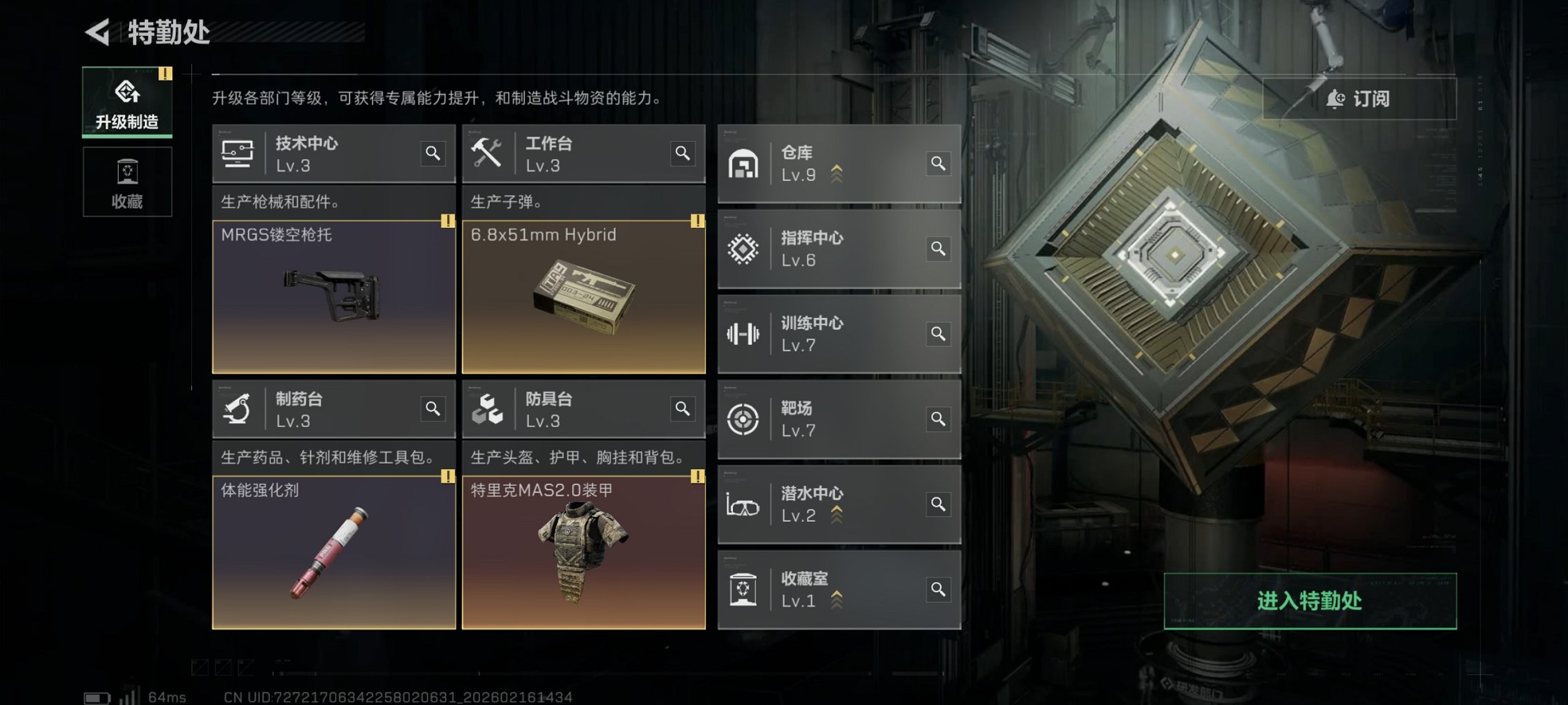
Task: Select the 指挥中心 chip icon
Action: [x=744, y=249]
